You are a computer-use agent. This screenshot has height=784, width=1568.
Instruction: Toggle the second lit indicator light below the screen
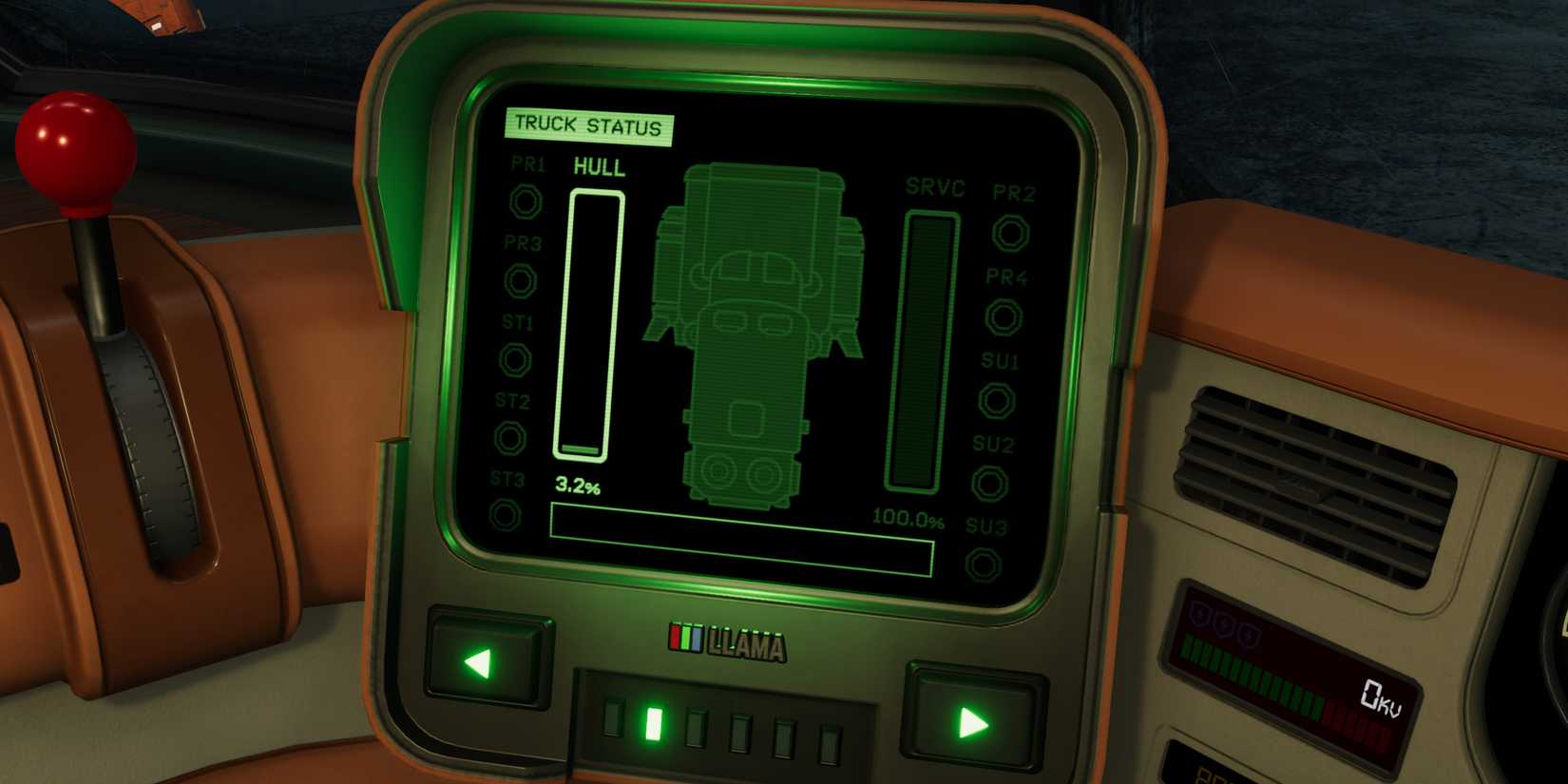(657, 726)
